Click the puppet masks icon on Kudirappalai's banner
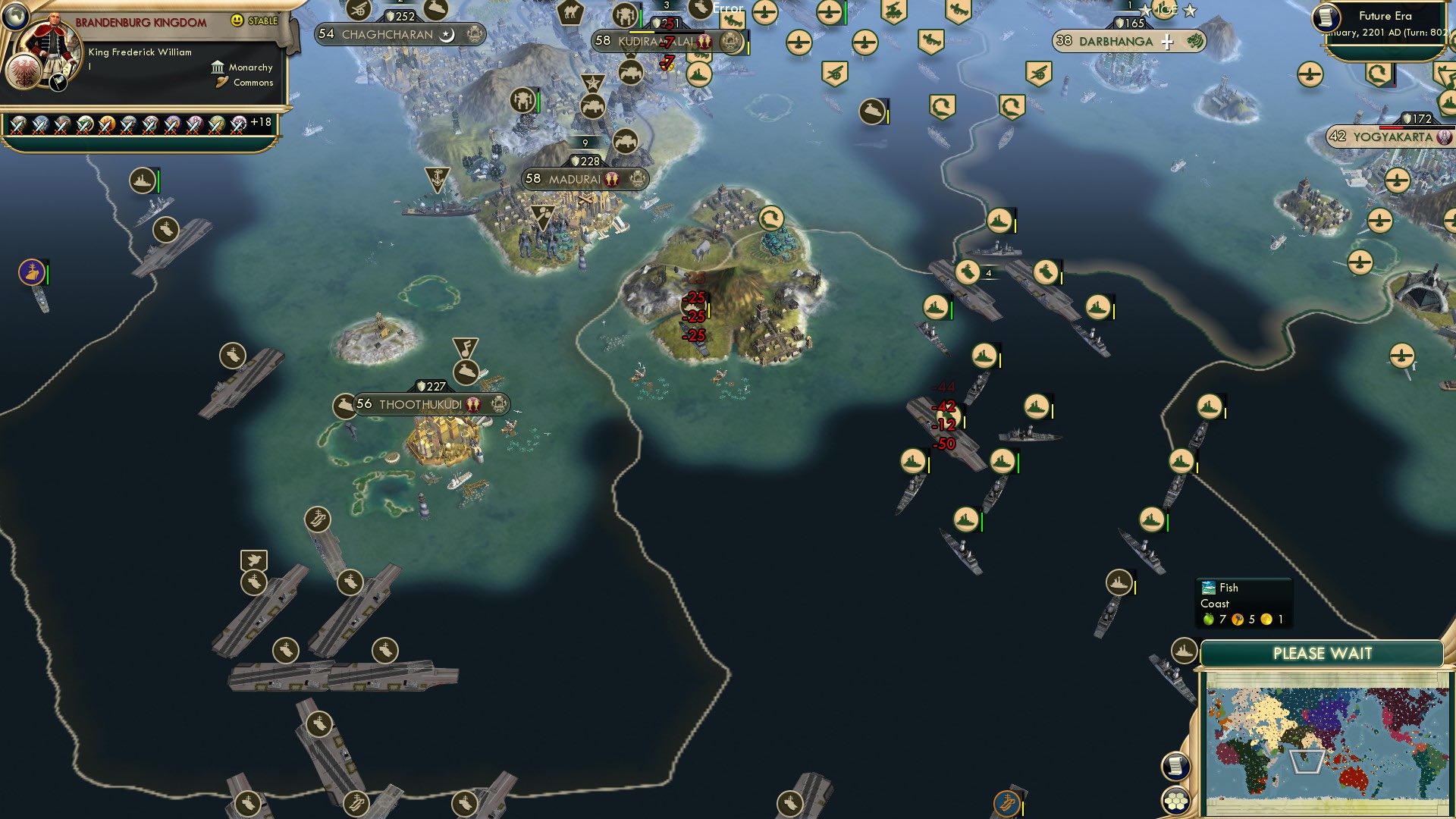Screen dimensions: 1456x819 [705, 42]
